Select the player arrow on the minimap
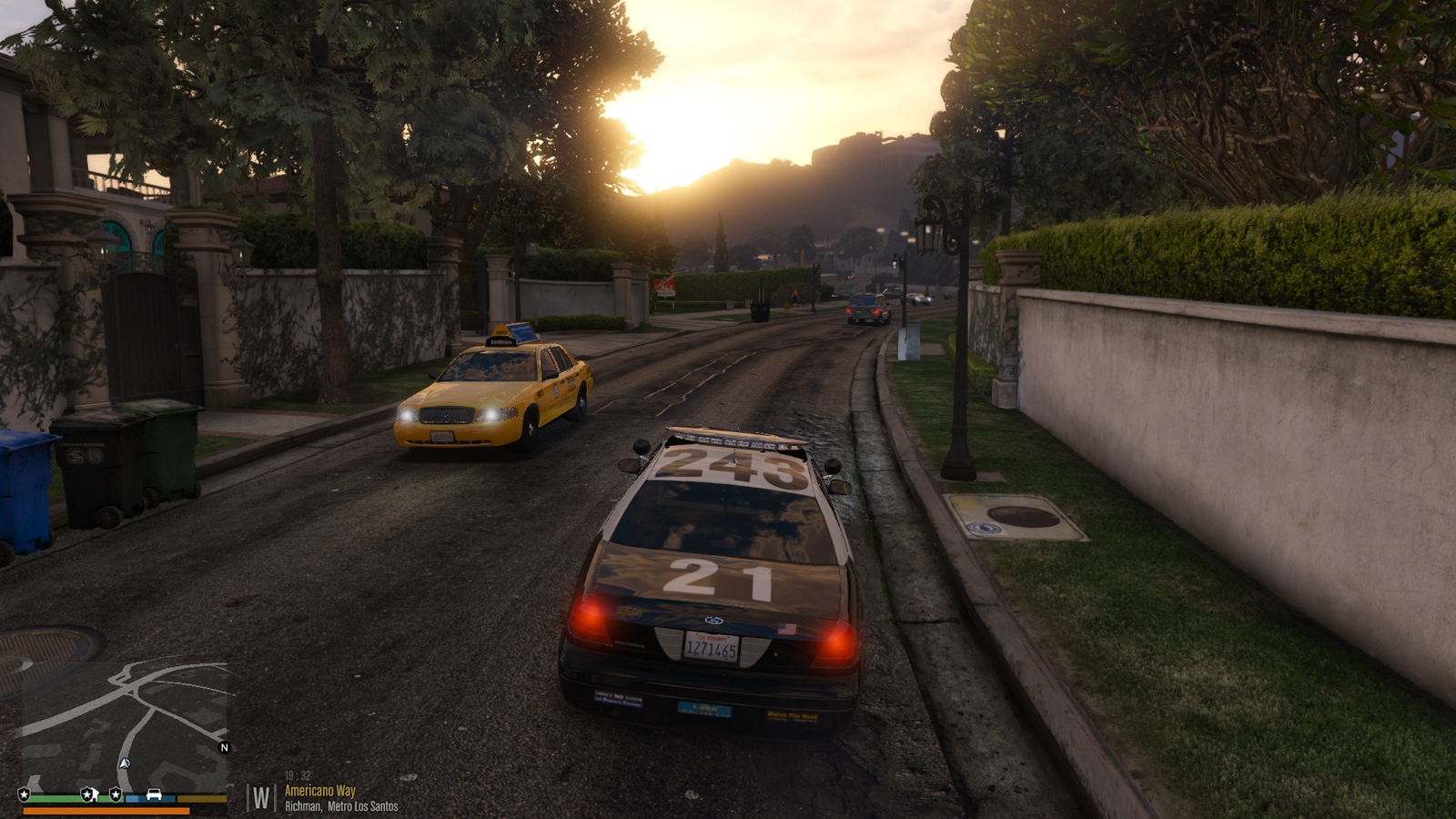 click(125, 763)
